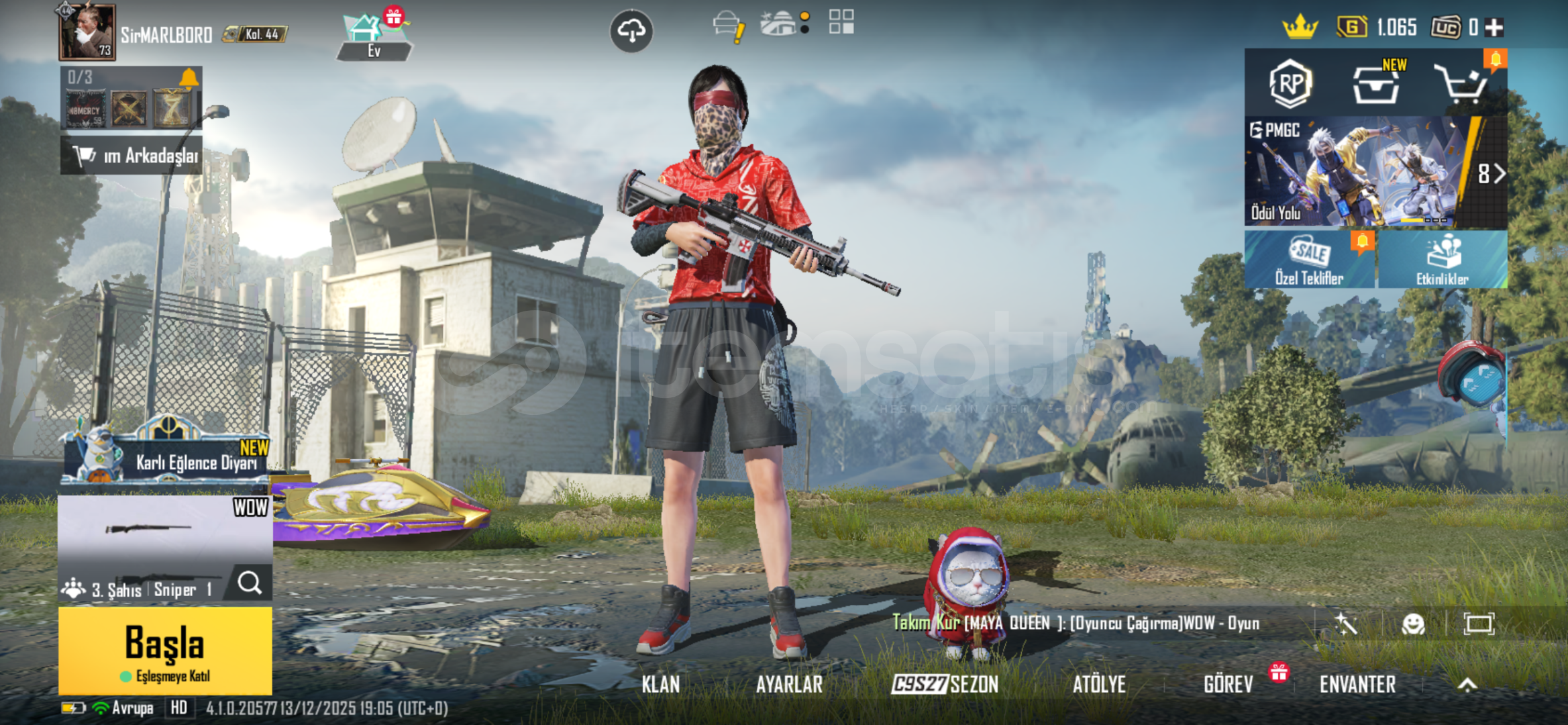Open AYARLAR settings
The image size is (1568, 725).
coord(789,684)
